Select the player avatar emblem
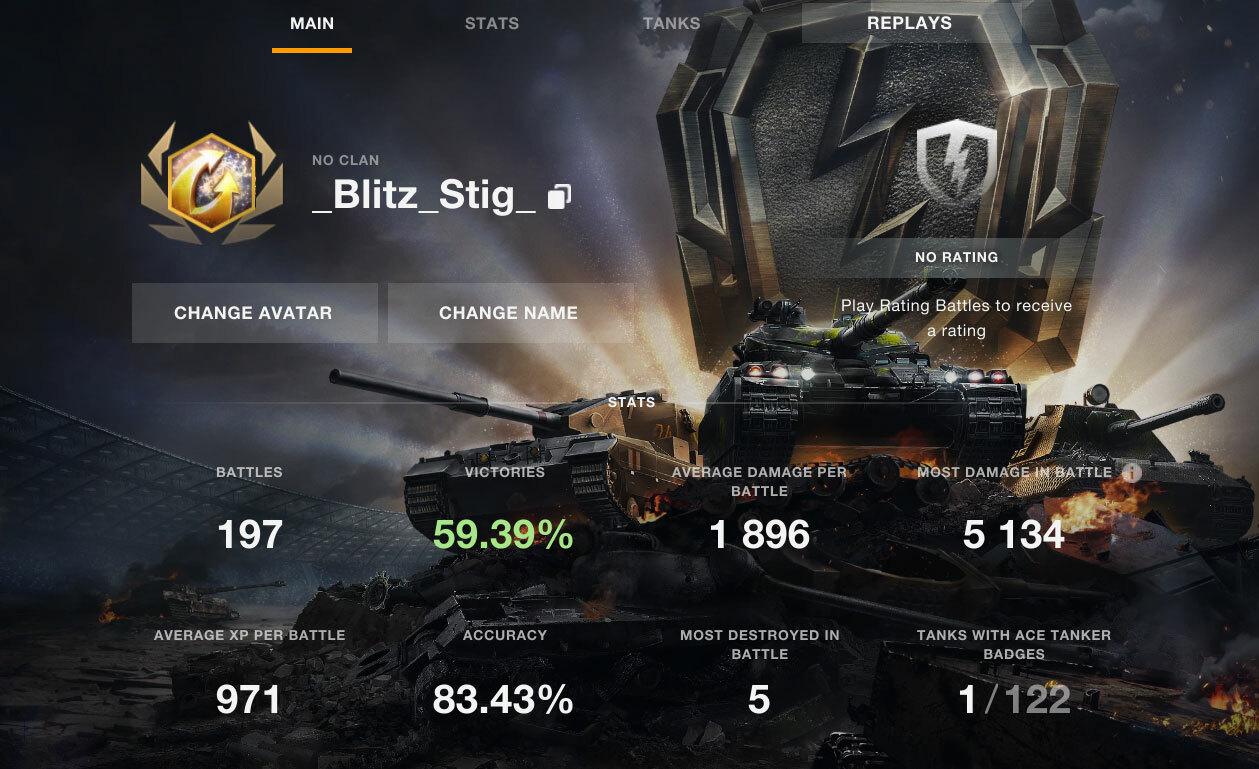The width and height of the screenshot is (1259, 769). 210,185
